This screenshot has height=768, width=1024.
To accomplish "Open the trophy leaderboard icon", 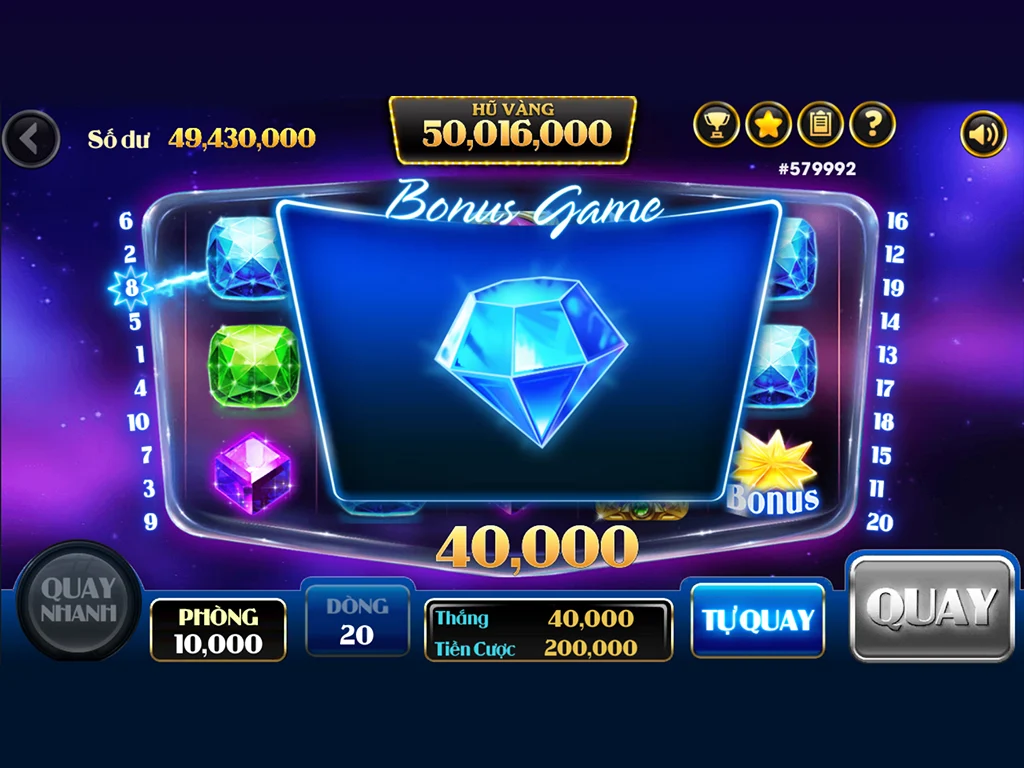I will pos(716,125).
